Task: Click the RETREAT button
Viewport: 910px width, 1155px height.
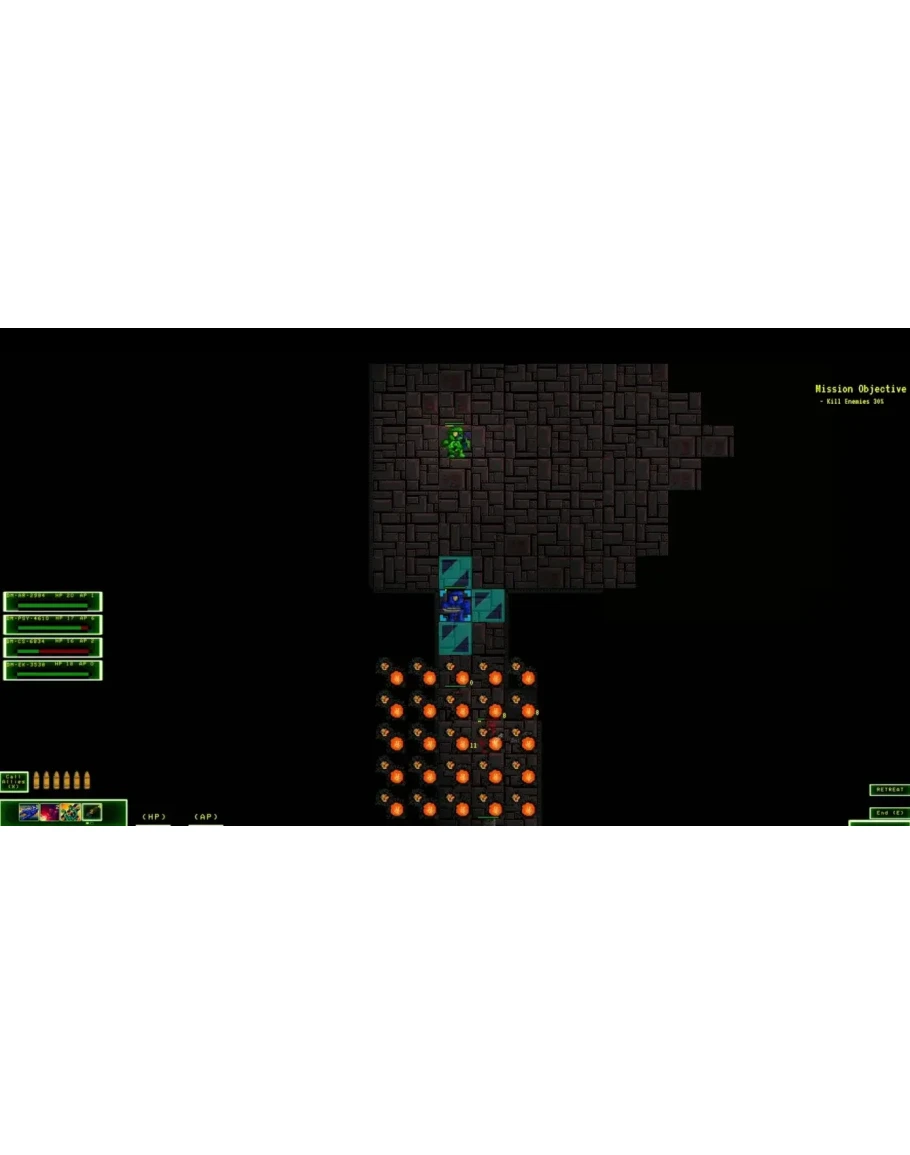Action: tap(889, 790)
